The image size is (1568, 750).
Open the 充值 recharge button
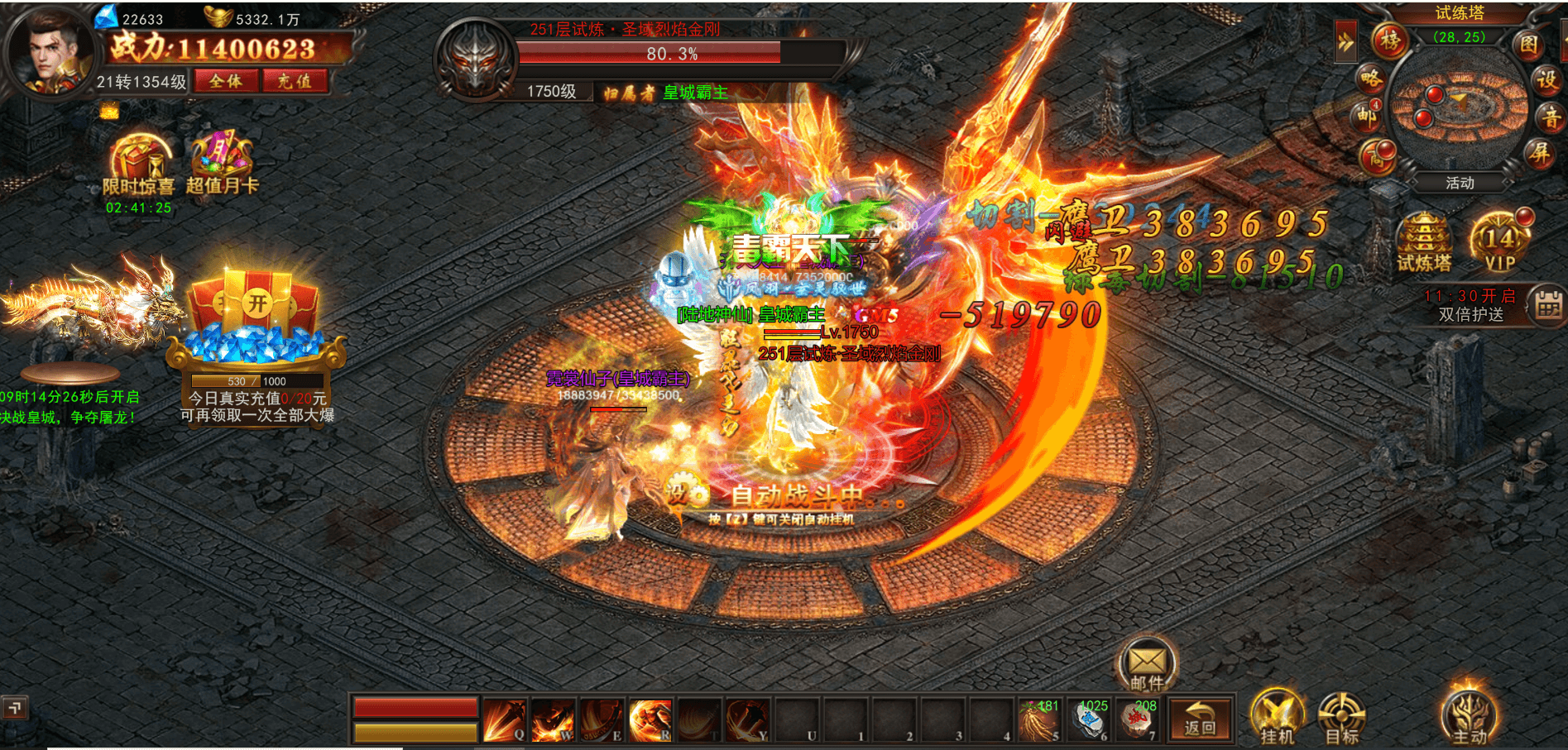coord(295,81)
